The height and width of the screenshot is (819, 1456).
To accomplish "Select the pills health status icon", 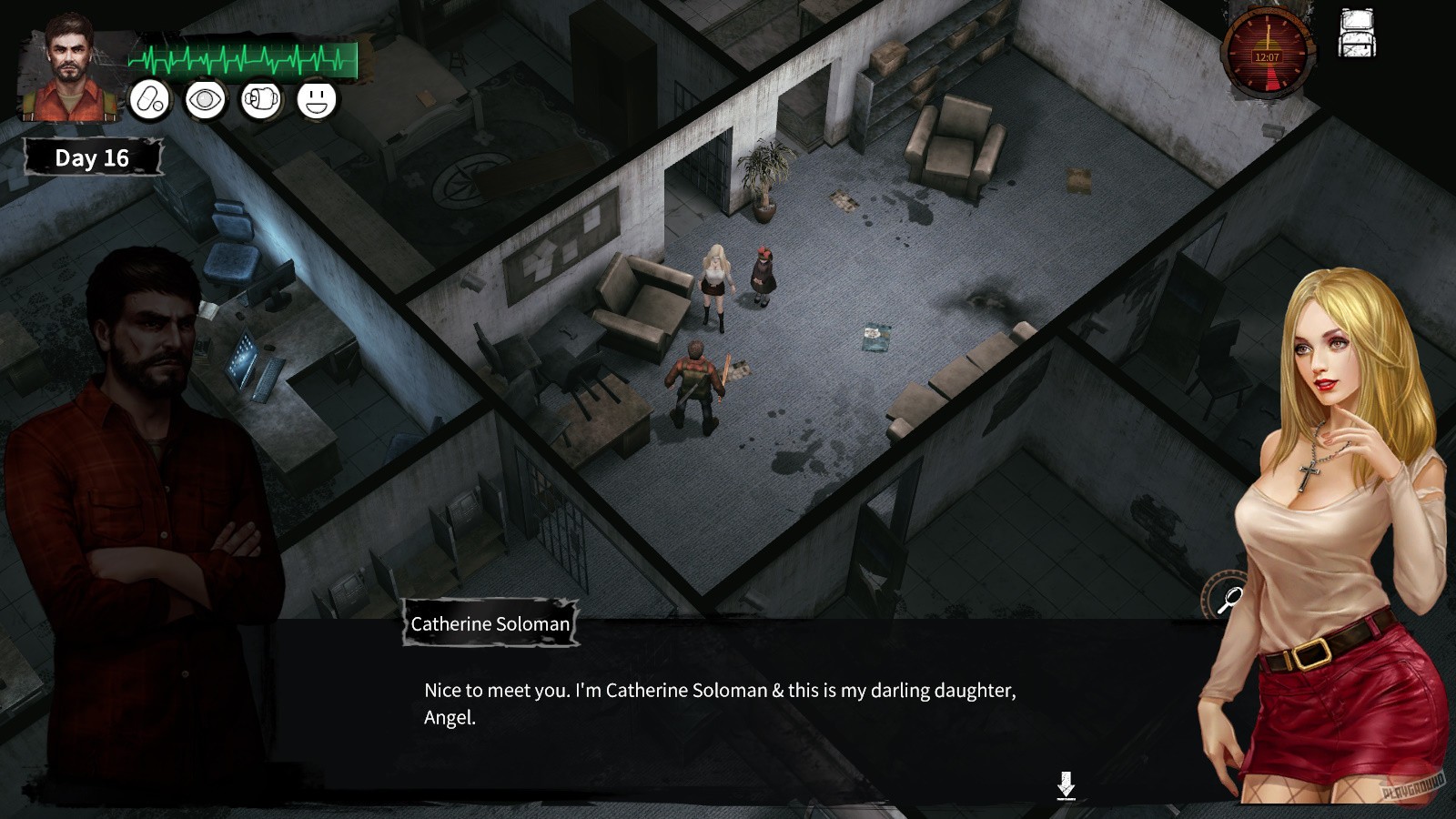I will (x=151, y=100).
